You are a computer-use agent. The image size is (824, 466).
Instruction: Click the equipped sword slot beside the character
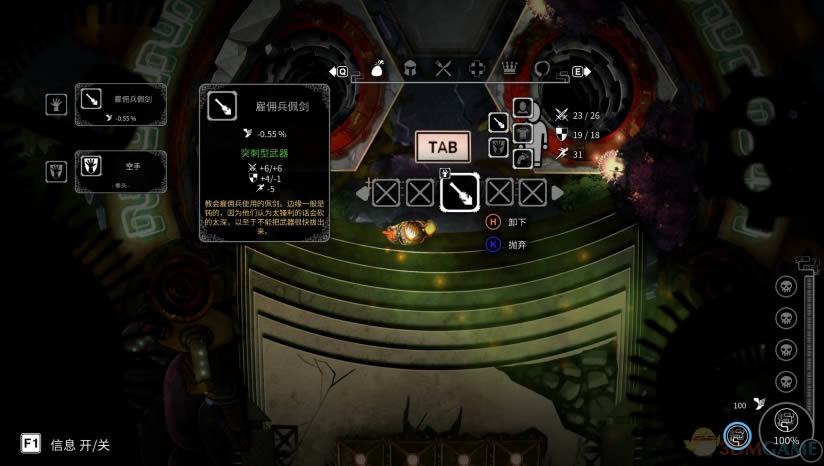click(498, 124)
